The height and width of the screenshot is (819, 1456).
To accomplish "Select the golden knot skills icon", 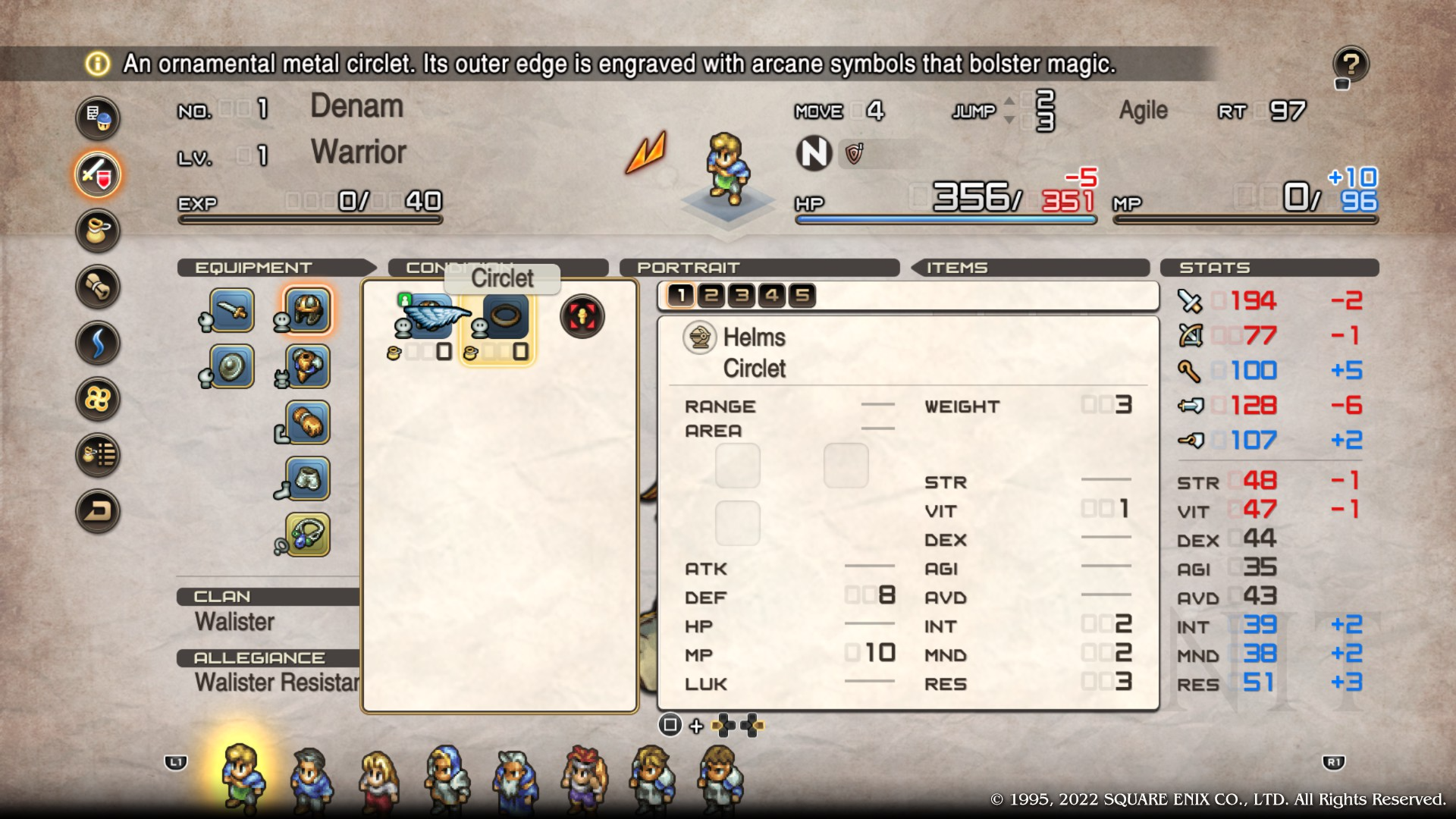I will point(98,399).
